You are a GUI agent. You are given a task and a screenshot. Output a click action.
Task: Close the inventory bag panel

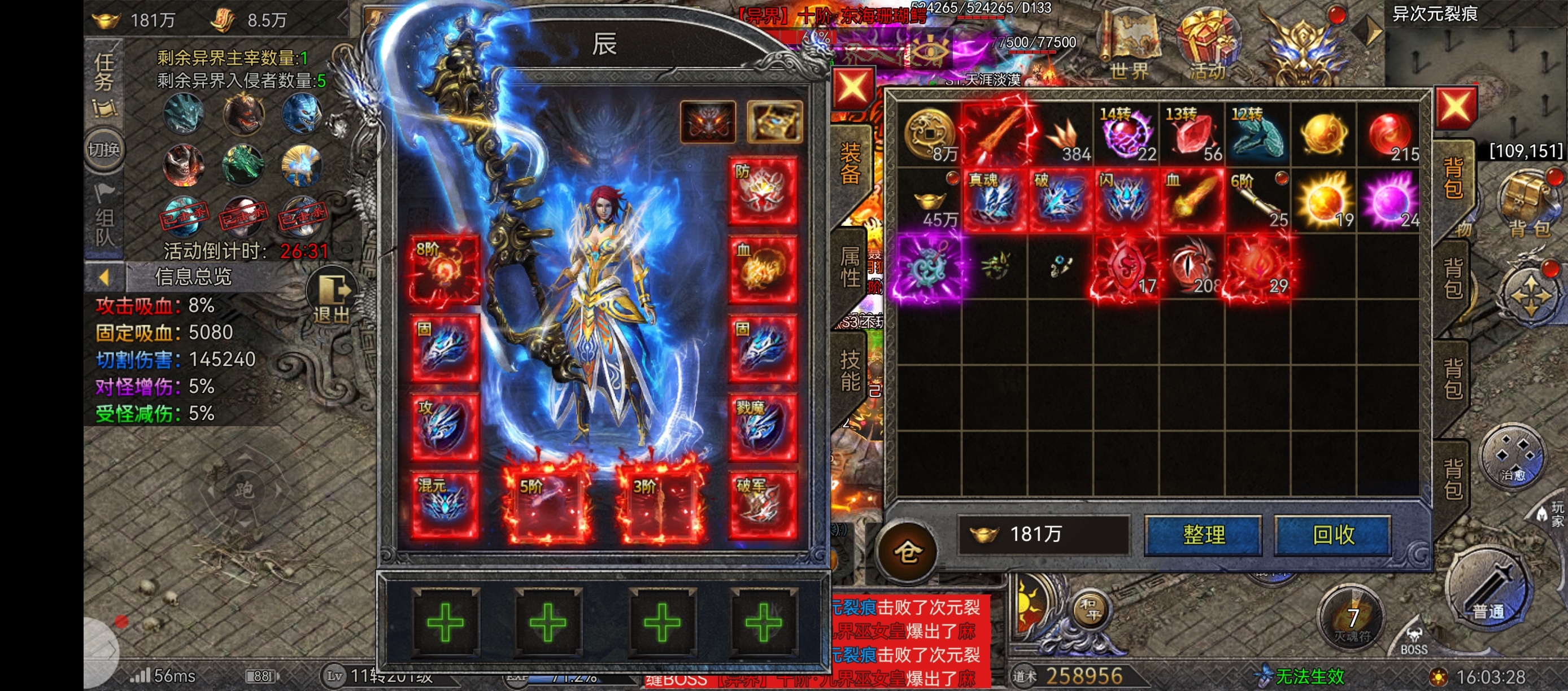coord(1455,108)
